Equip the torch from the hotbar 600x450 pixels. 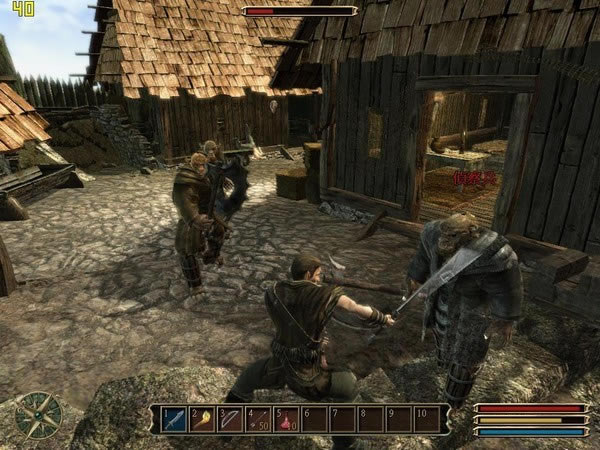click(202, 418)
